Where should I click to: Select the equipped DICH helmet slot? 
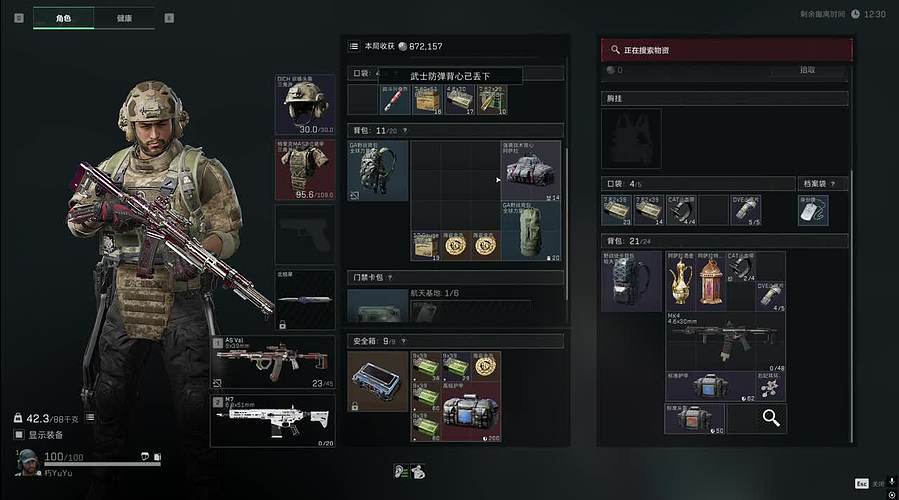[x=305, y=104]
